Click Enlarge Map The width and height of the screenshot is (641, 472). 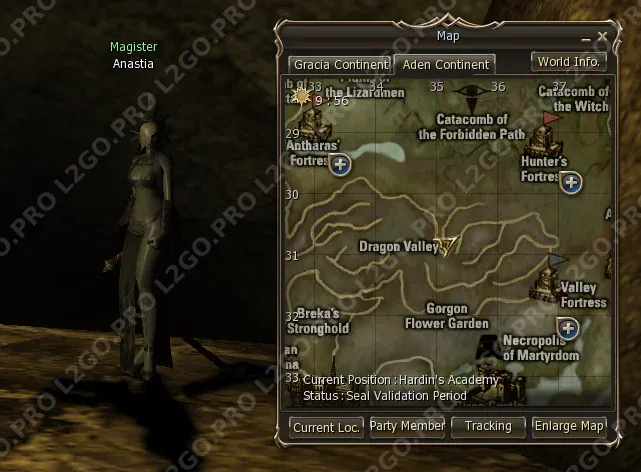tap(569, 426)
